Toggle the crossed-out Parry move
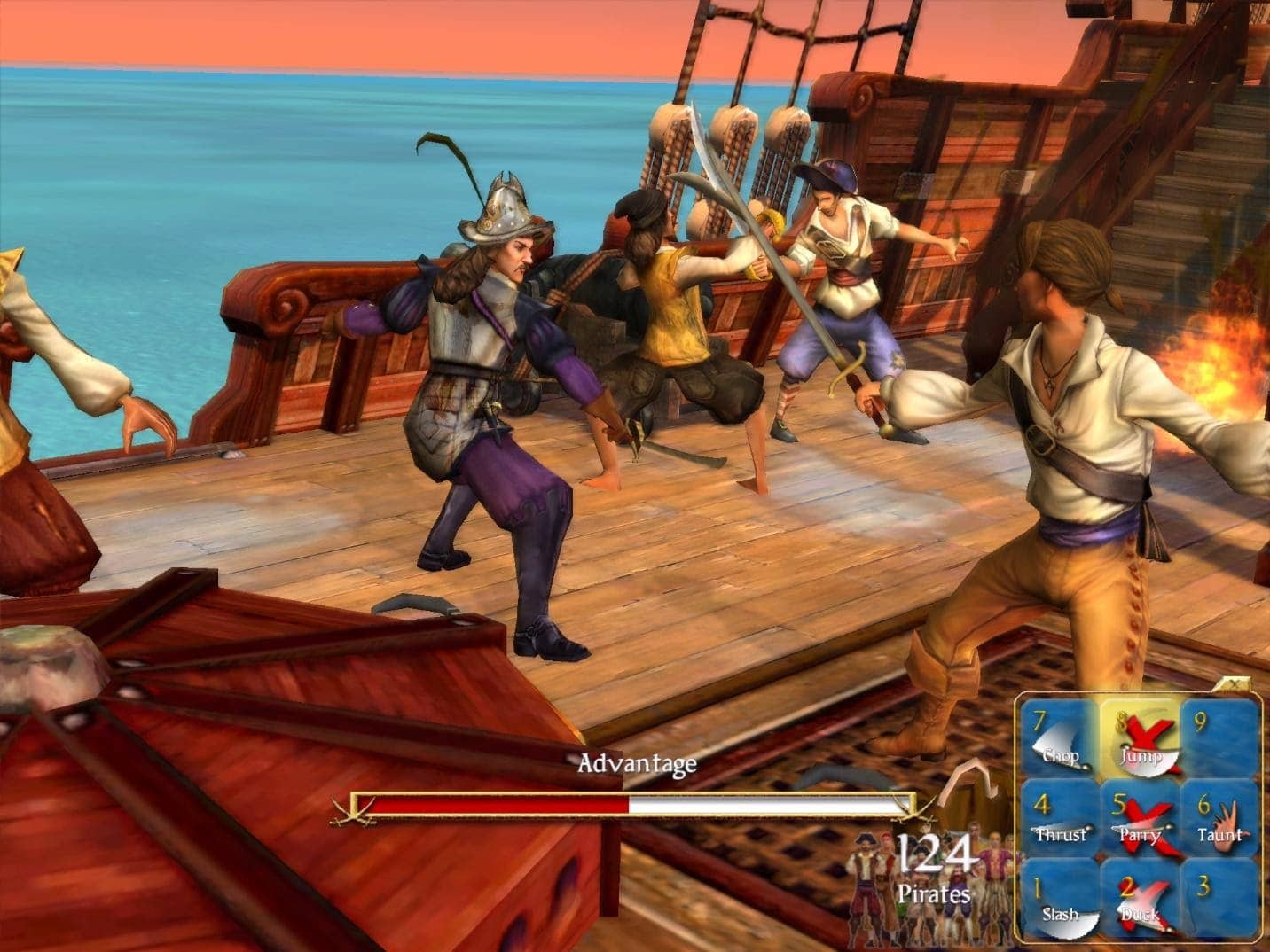Screen dimensions: 1270x952 1146,824
